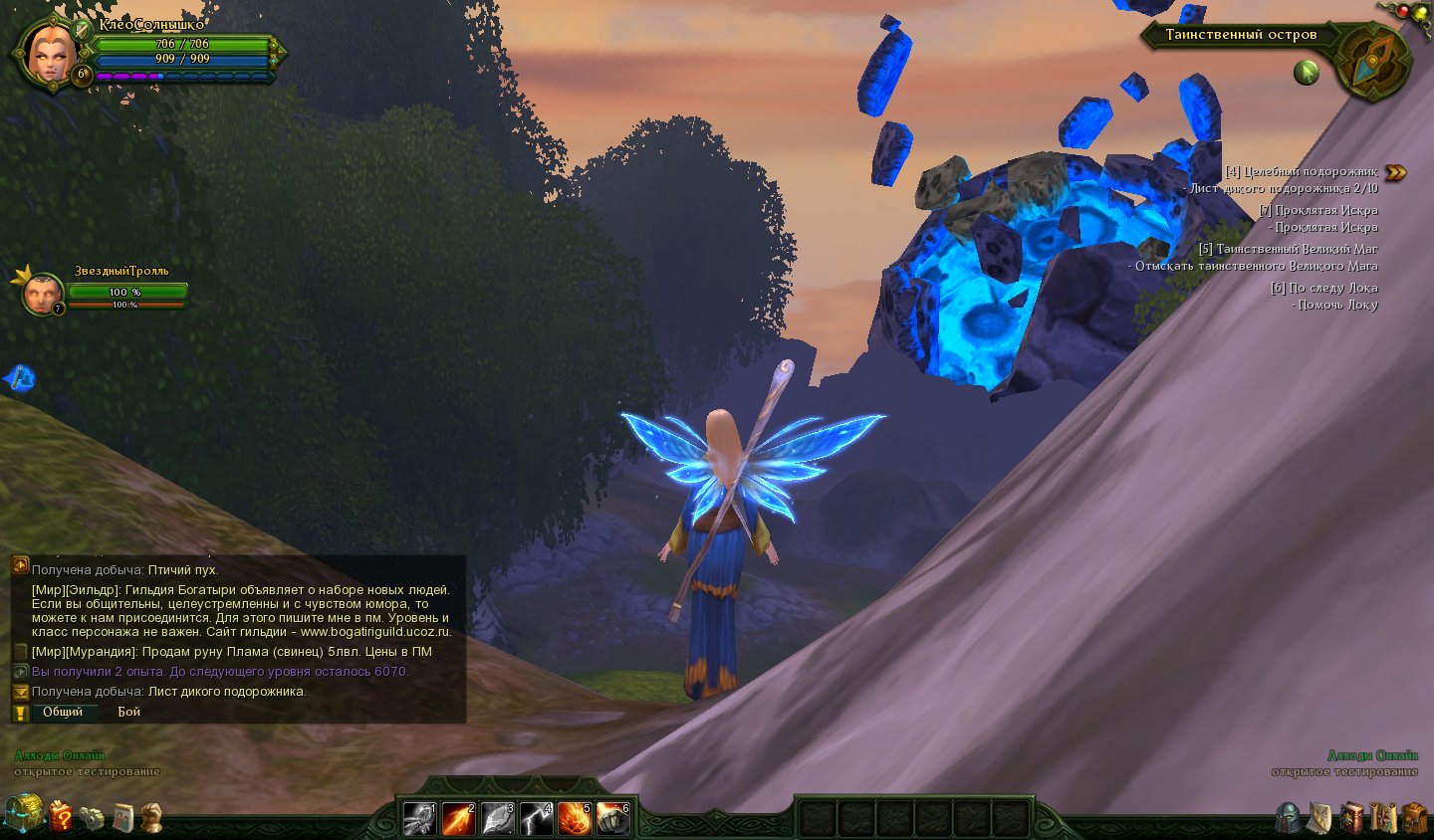Screen dimensions: 1434x840
Task: Open the quest journal parchment icon
Action: pyautogui.click(x=1319, y=818)
